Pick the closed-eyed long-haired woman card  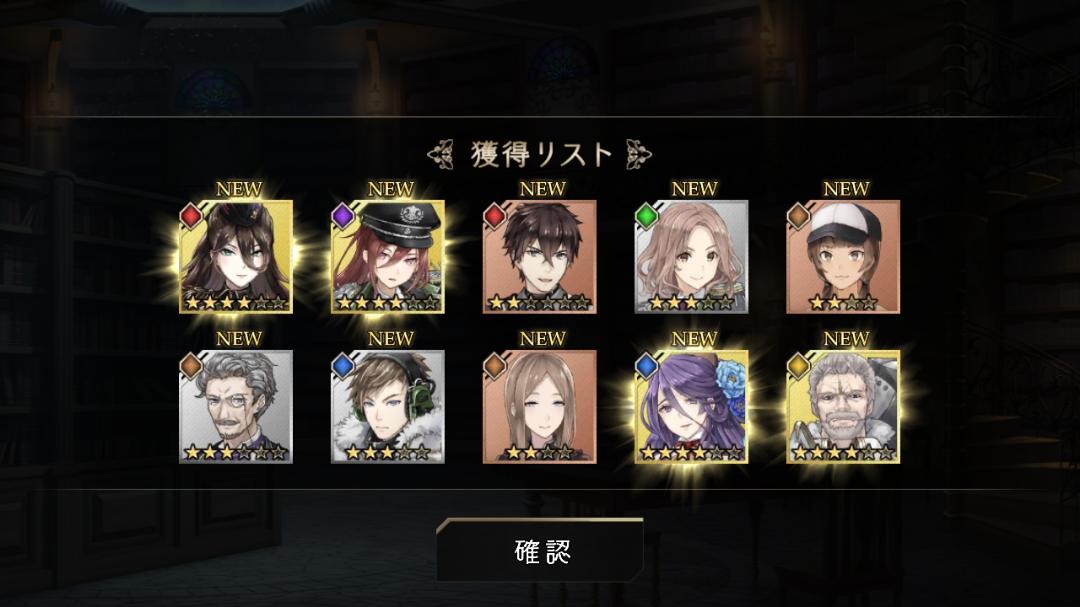540,407
